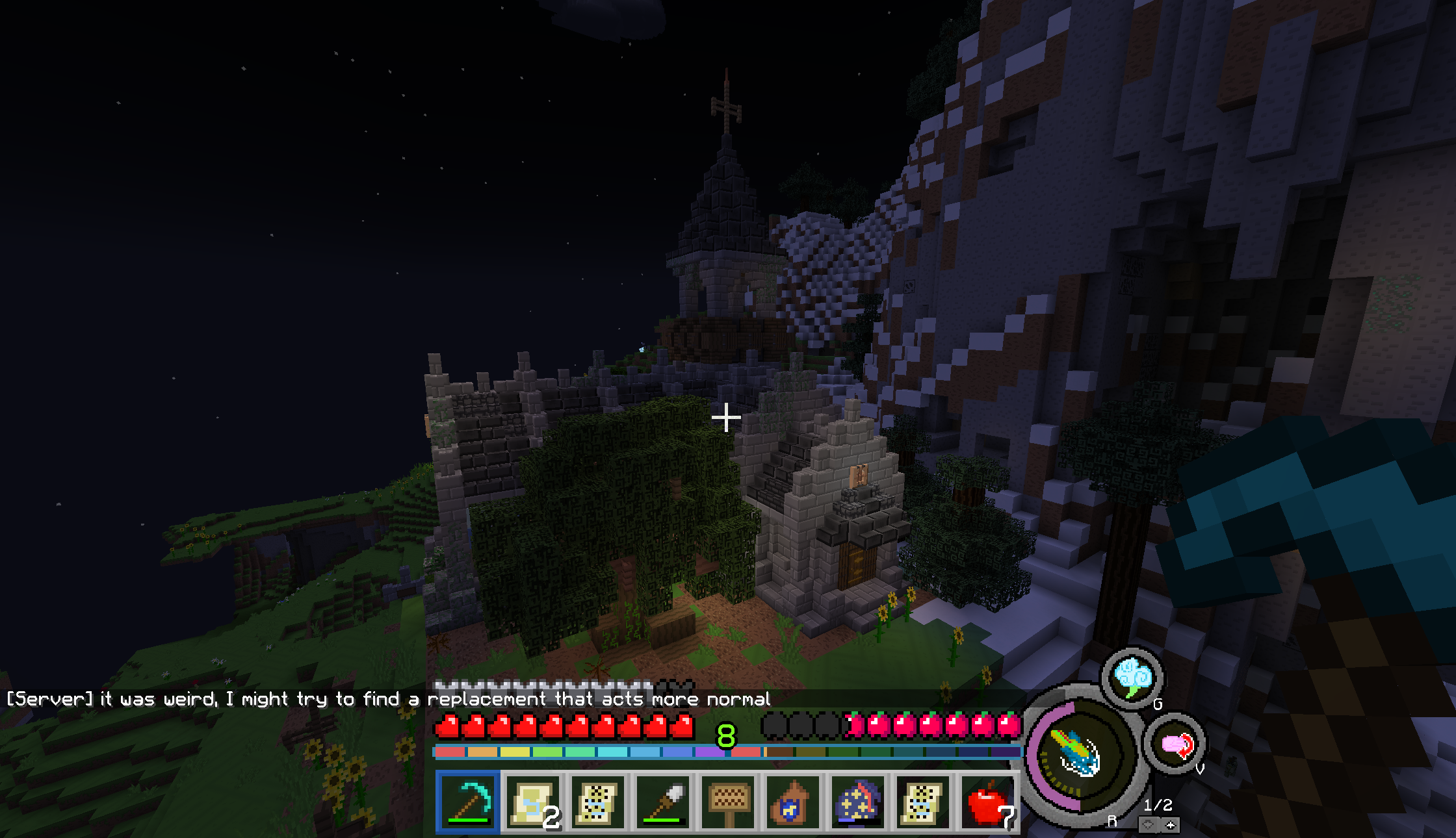Choose the iron shovel hotbar slot
This screenshot has width=1456, height=838.
coord(663,802)
